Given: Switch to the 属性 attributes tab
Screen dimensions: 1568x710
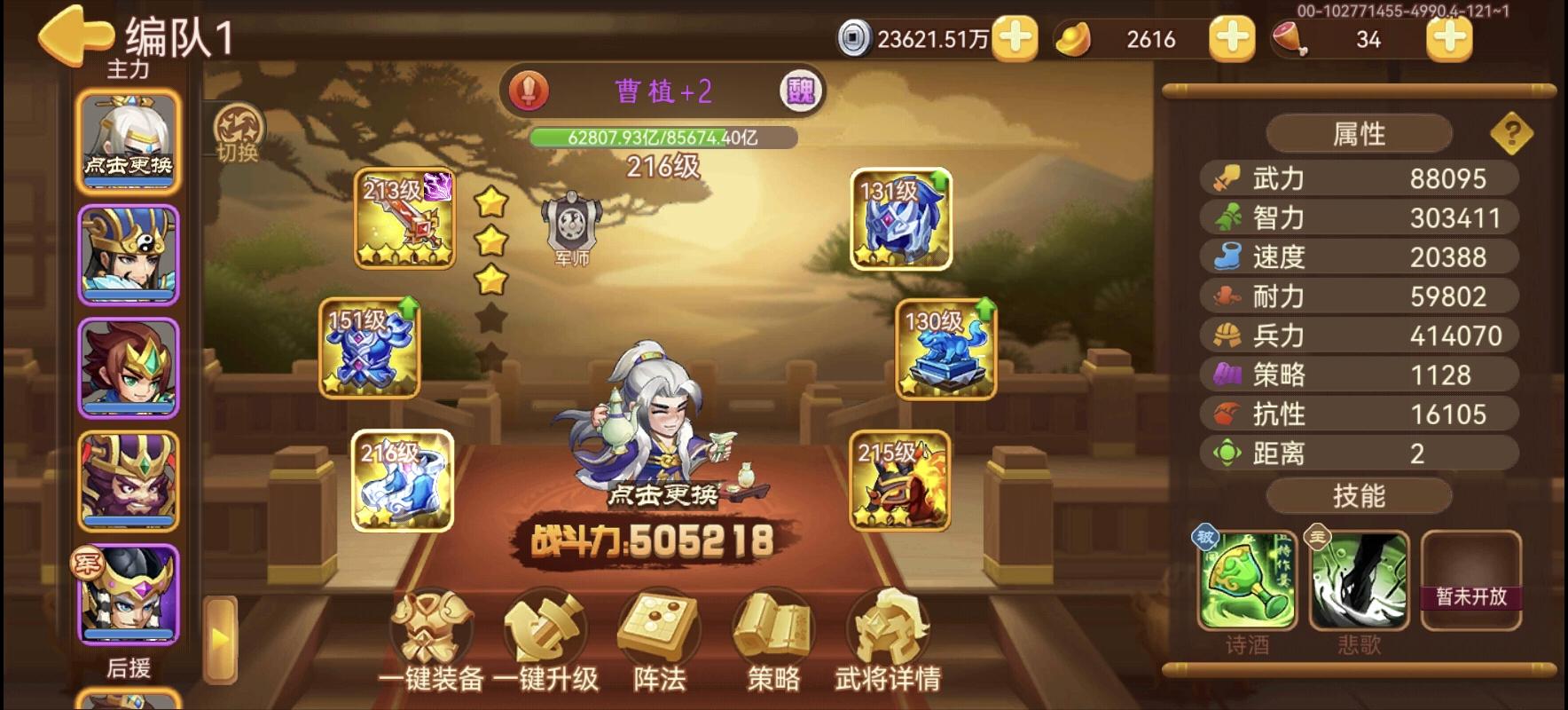Looking at the screenshot, I should (x=1359, y=132).
